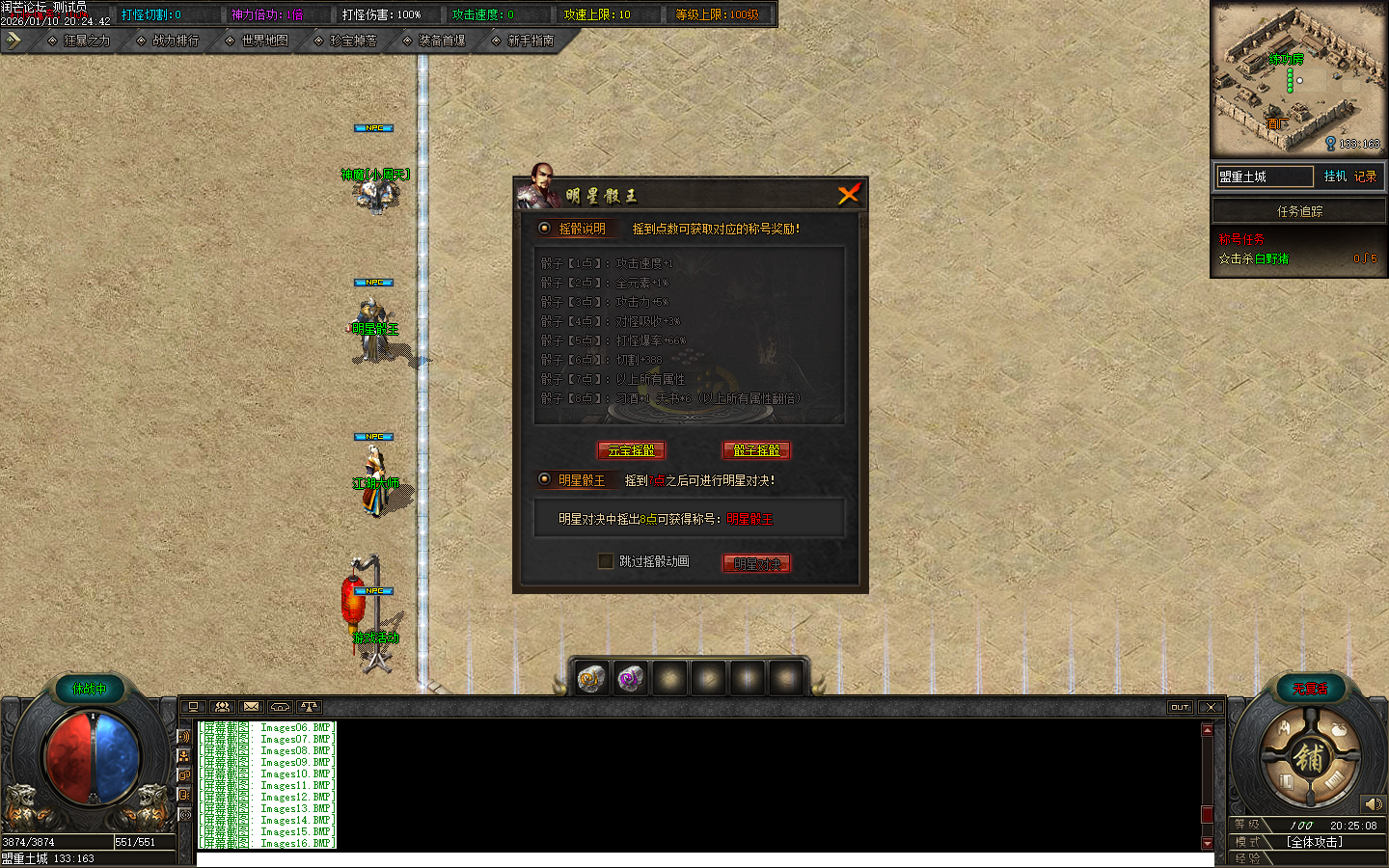Collapse the 任务追踪 panel header
Screen dimensions: 1389x868
tap(1298, 210)
